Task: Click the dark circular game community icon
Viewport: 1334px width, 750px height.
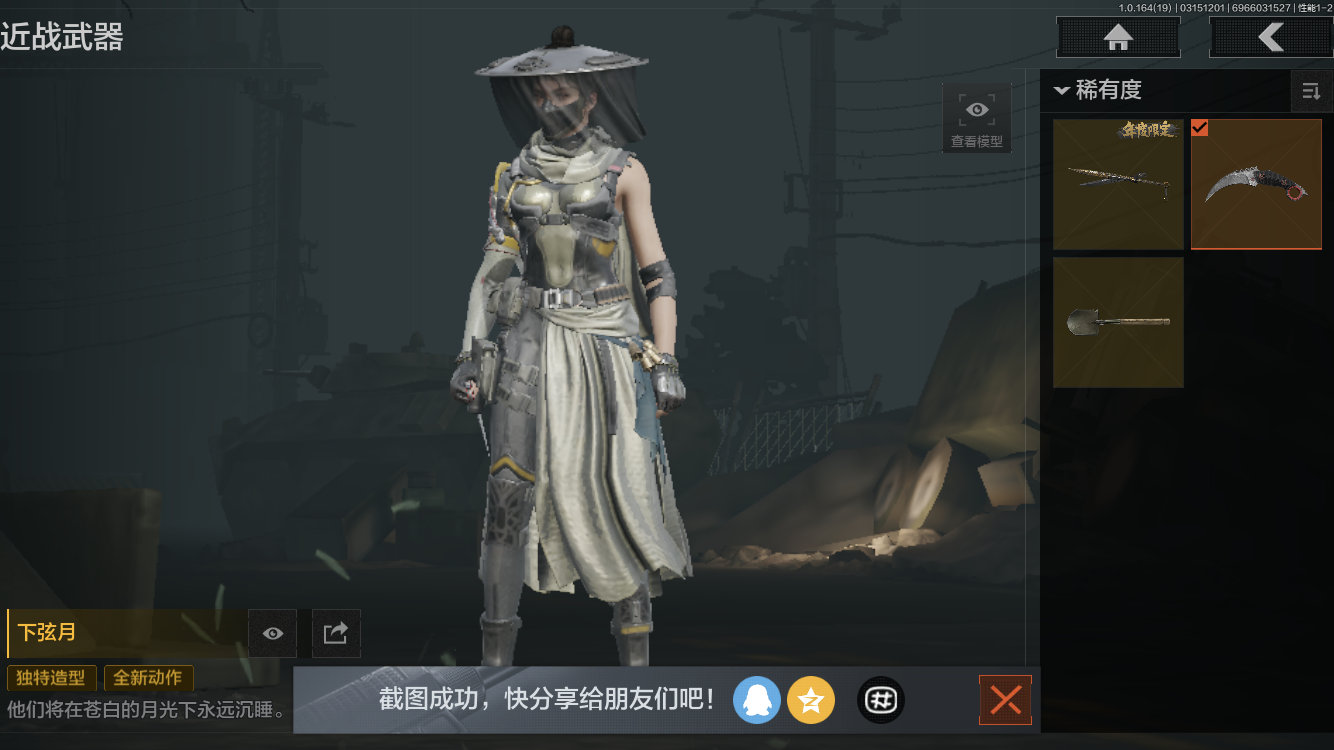Action: 880,700
